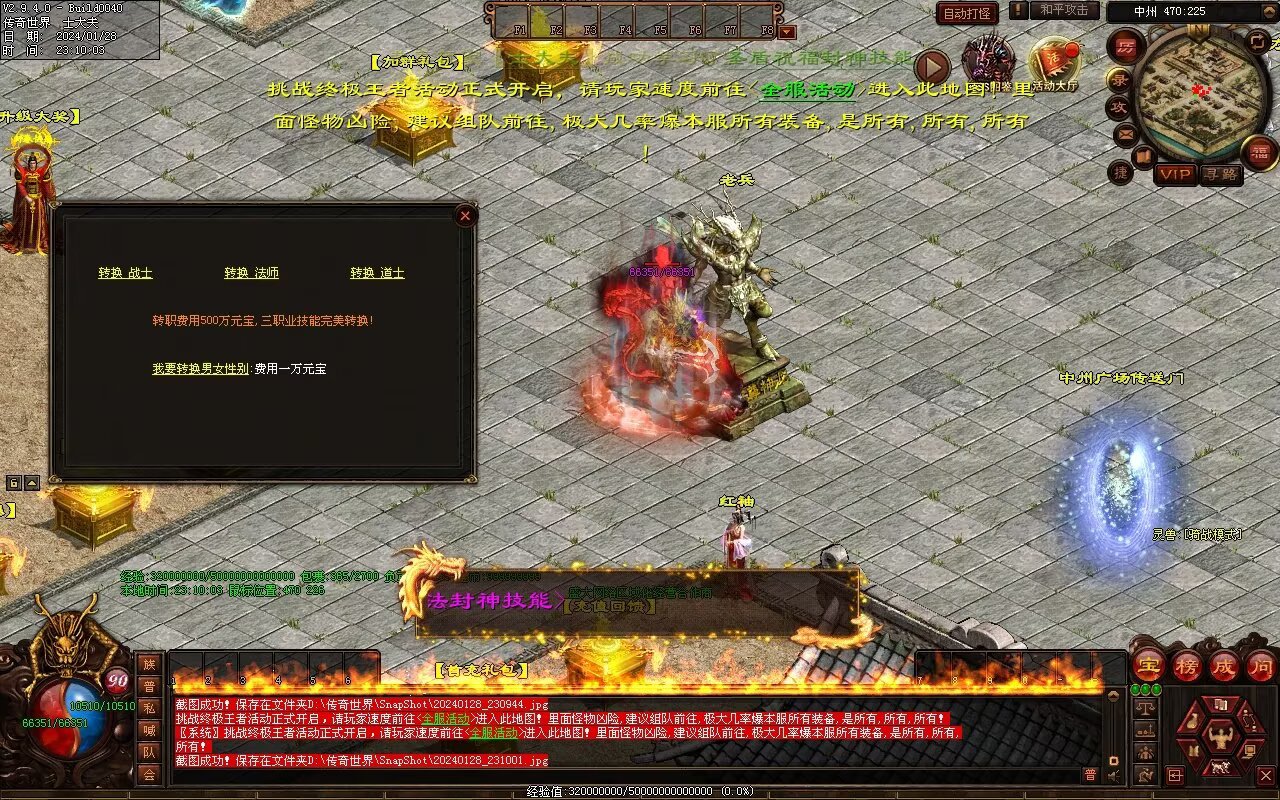Close the class change dialog
The width and height of the screenshot is (1280, 800).
[x=464, y=215]
